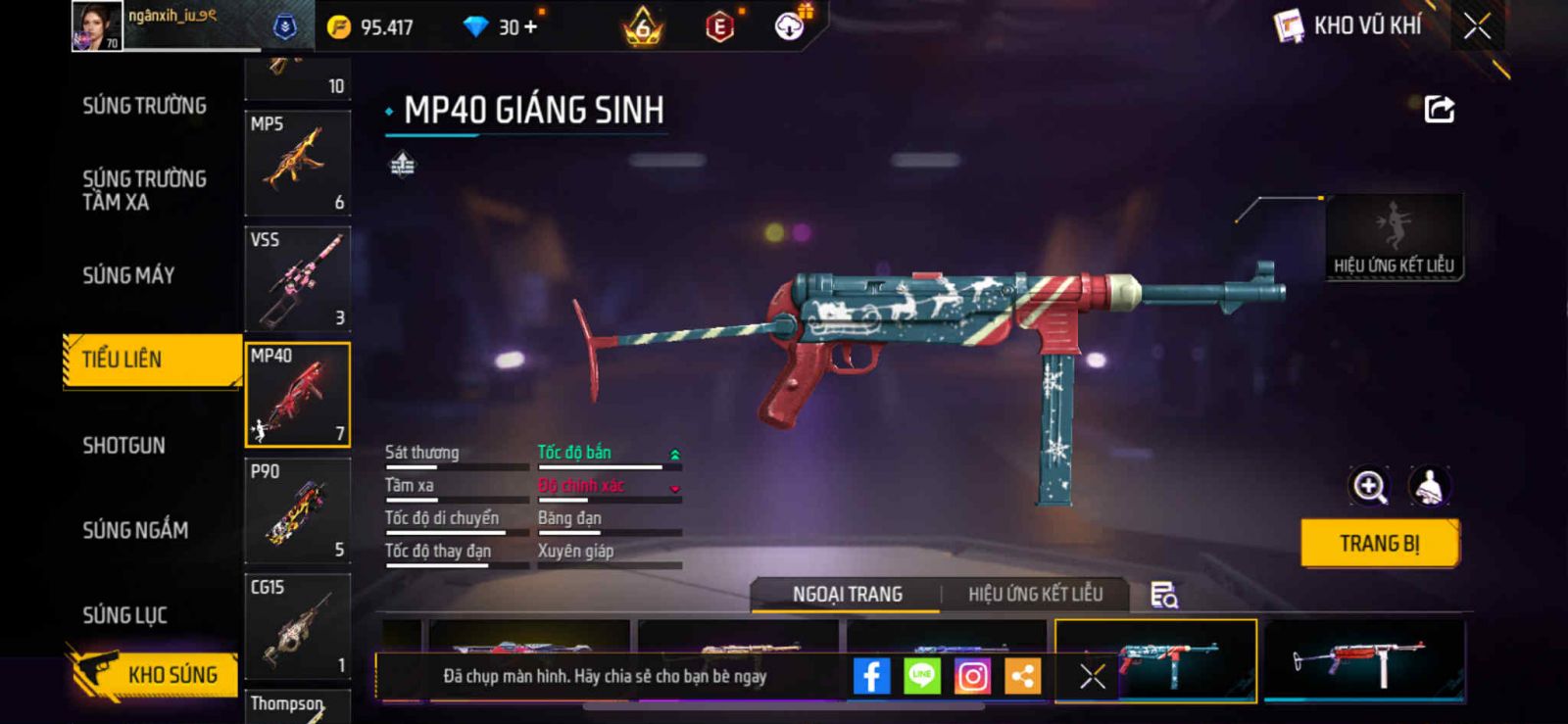Open the Súng Lục category
The image size is (1568, 724).
pyautogui.click(x=124, y=615)
